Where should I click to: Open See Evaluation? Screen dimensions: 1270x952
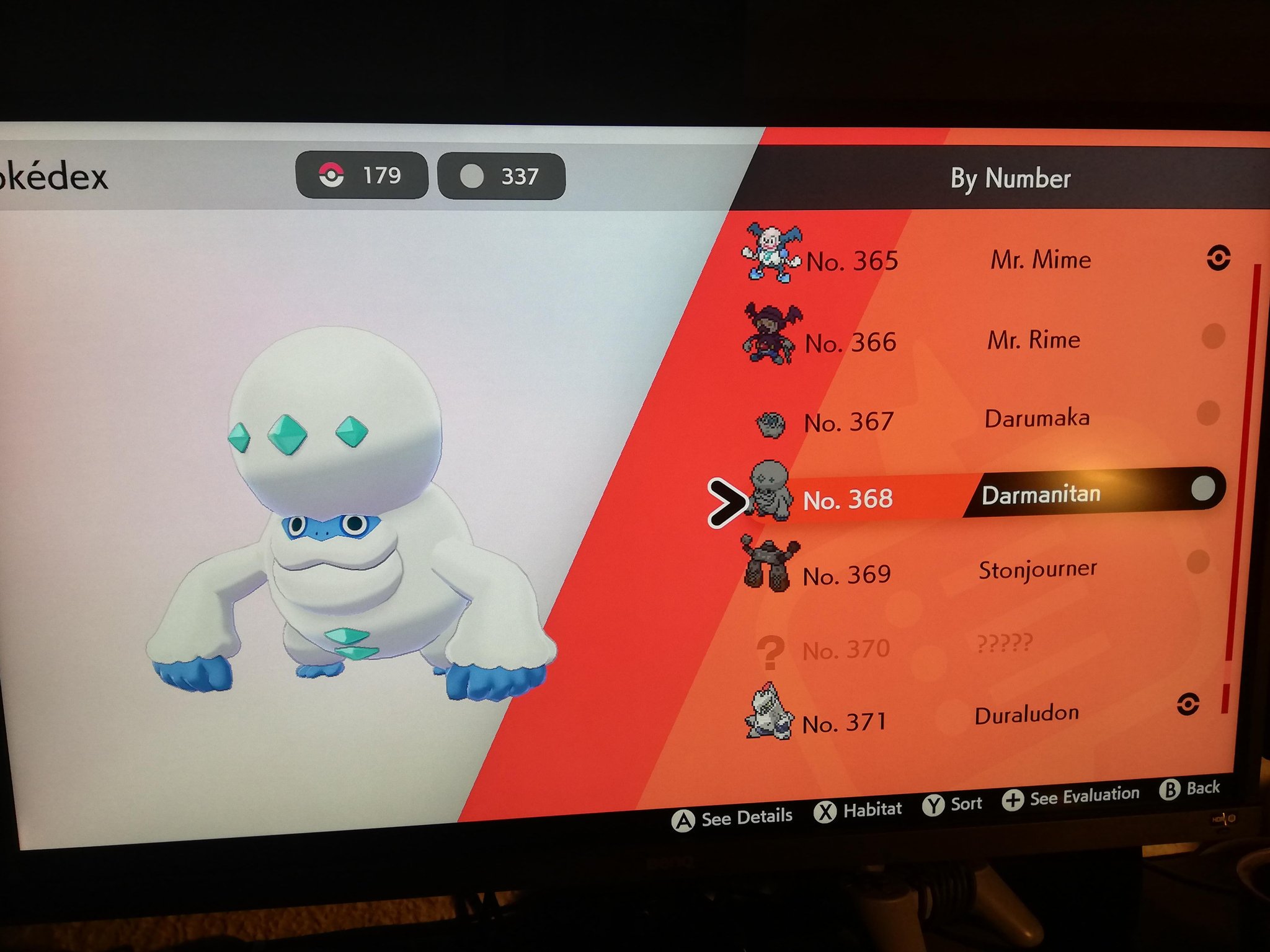[1071, 797]
